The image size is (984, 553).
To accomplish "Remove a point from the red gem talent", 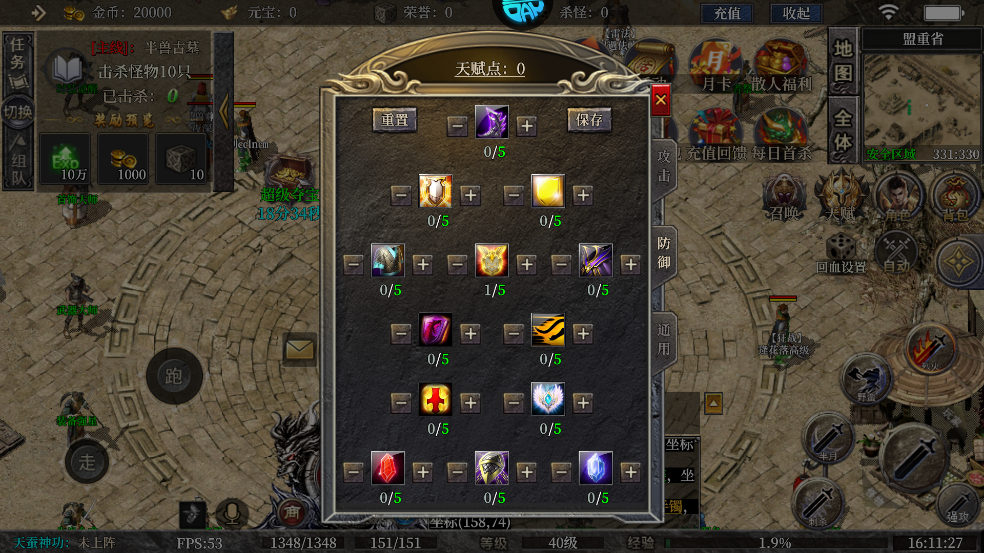I will pos(353,472).
